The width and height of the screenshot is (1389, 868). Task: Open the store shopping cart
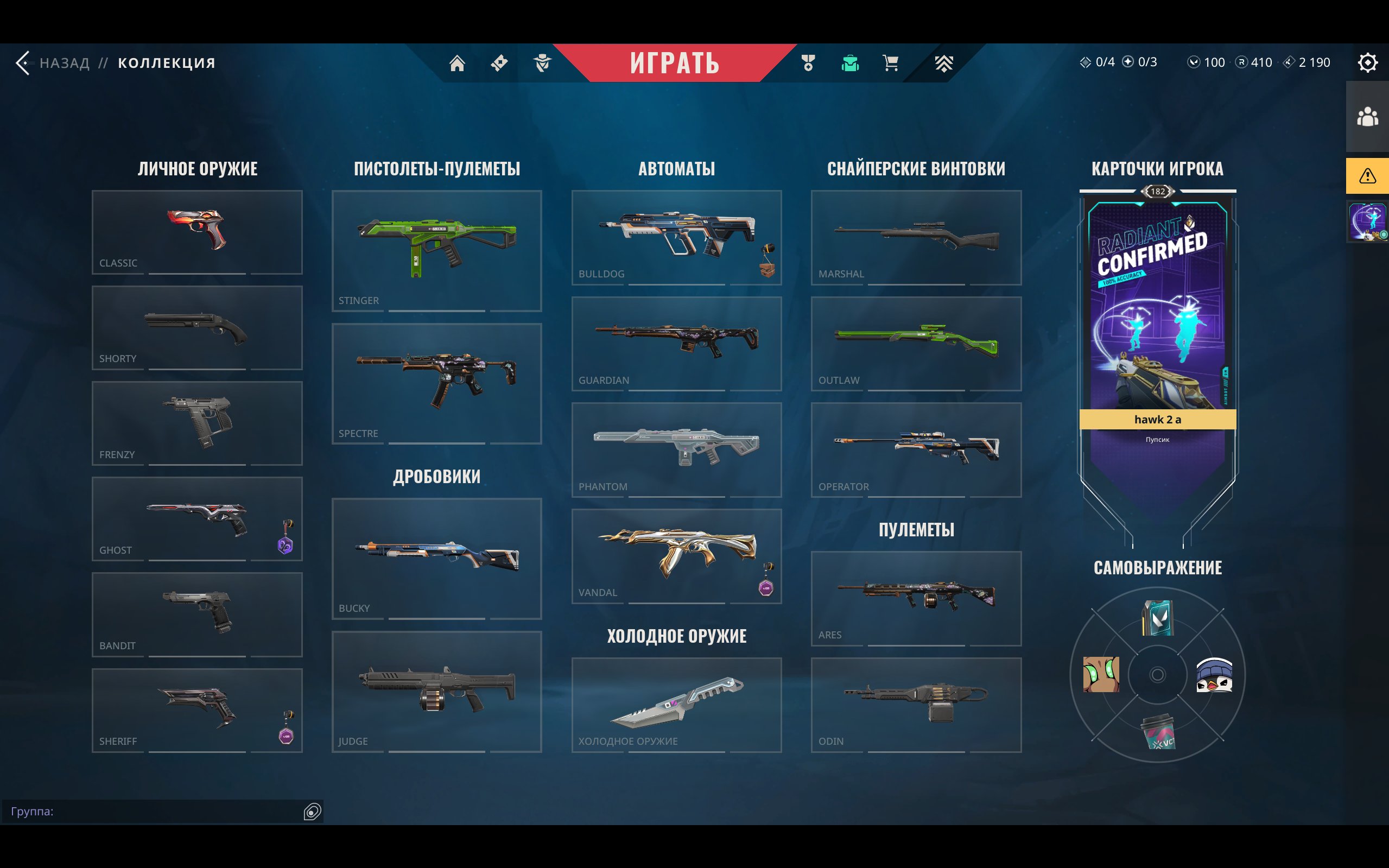(890, 62)
